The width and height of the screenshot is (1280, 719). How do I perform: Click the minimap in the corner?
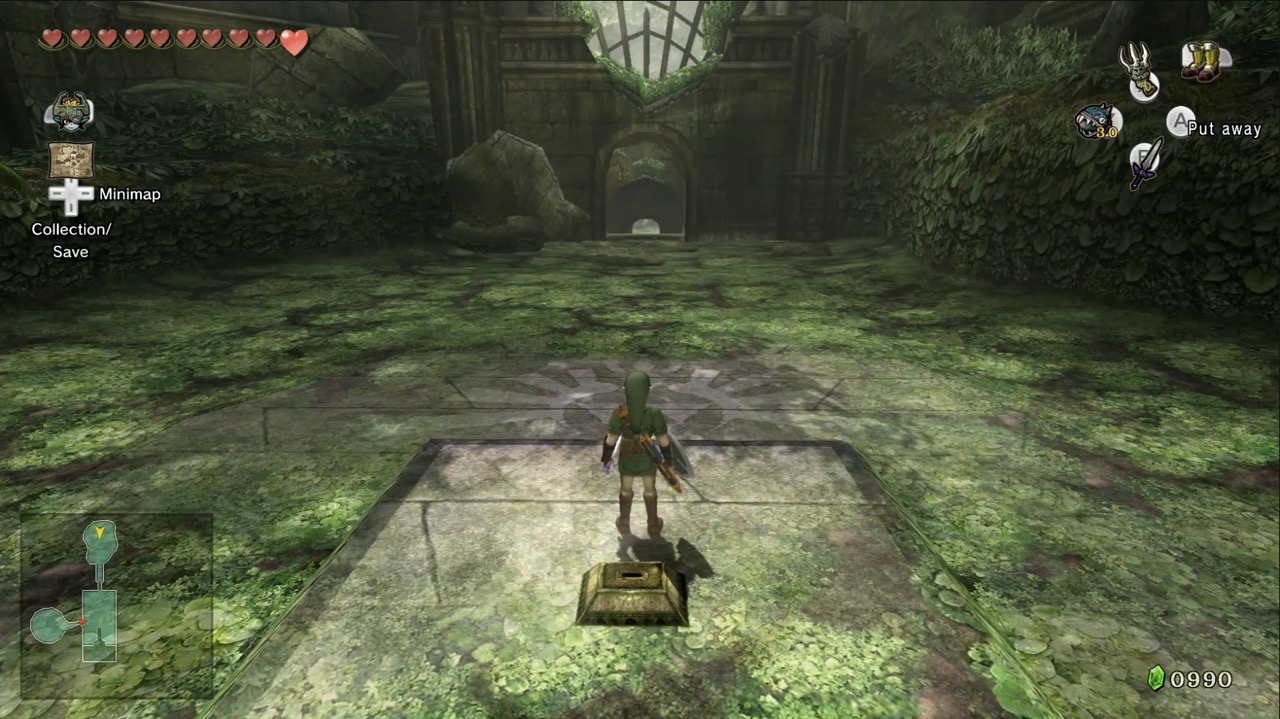116,604
